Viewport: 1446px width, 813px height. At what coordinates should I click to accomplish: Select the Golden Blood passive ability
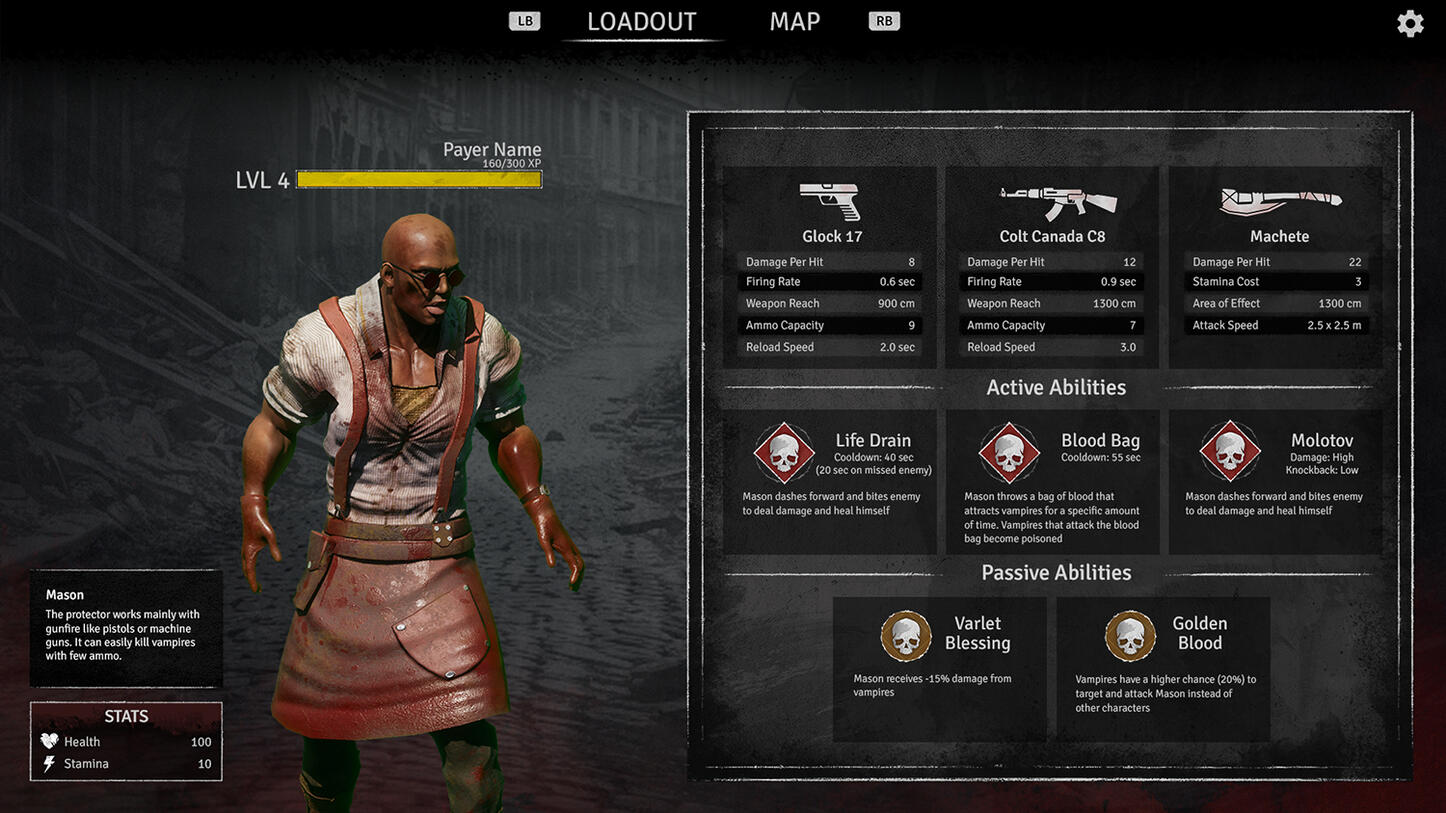(1163, 668)
